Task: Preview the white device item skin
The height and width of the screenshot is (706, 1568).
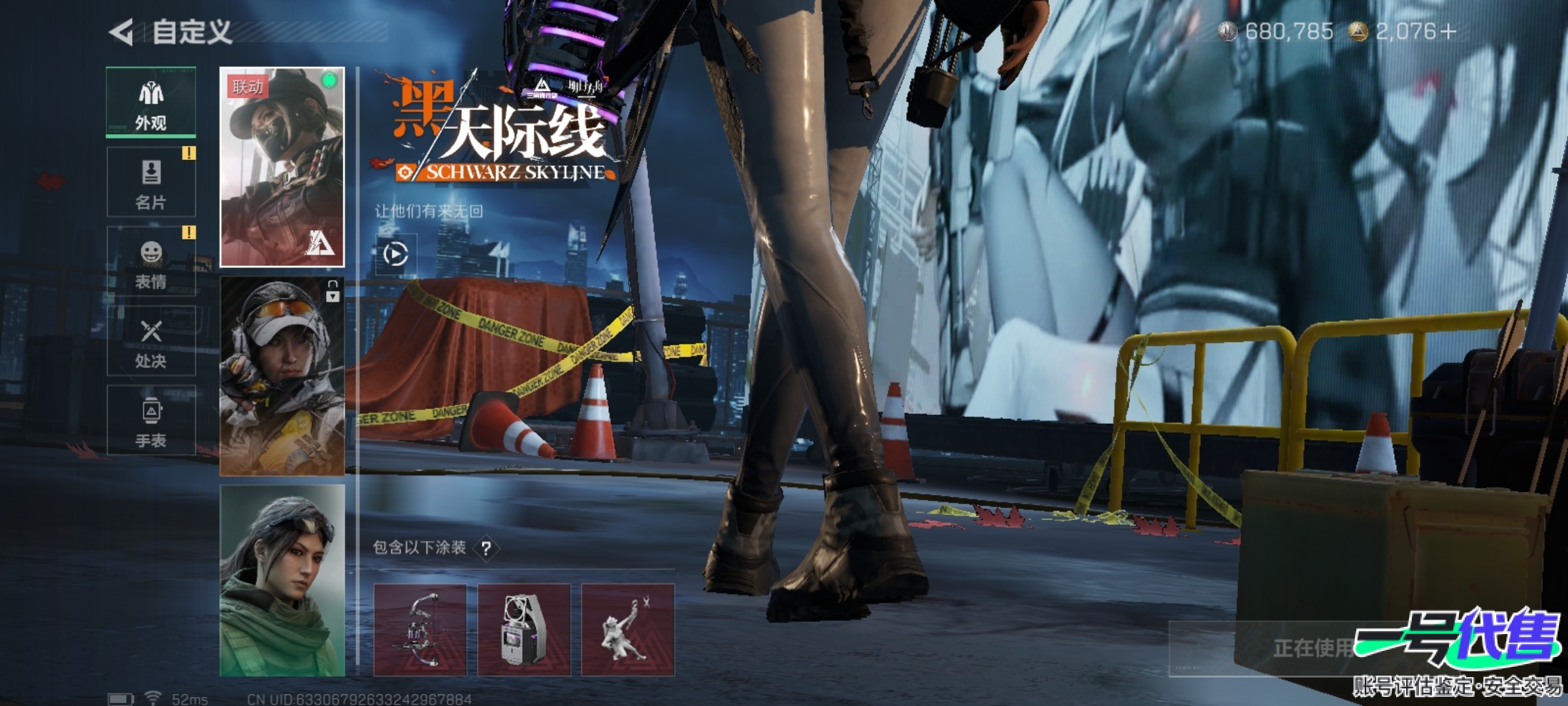Action: (523, 630)
